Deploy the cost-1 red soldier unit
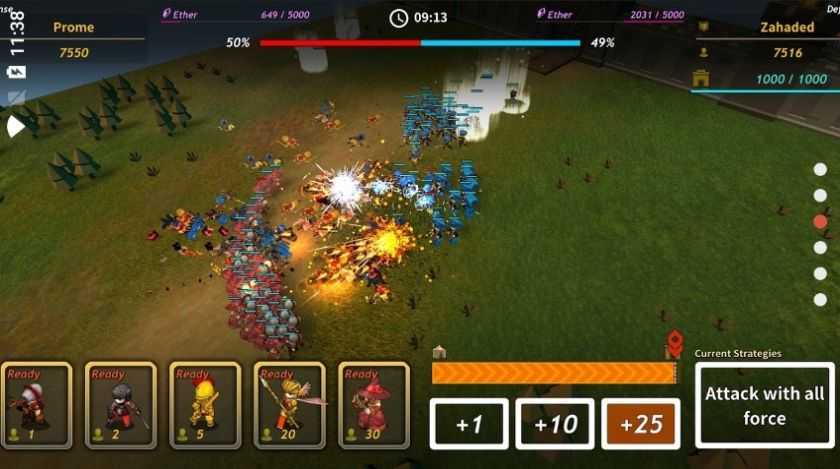 [x=36, y=405]
